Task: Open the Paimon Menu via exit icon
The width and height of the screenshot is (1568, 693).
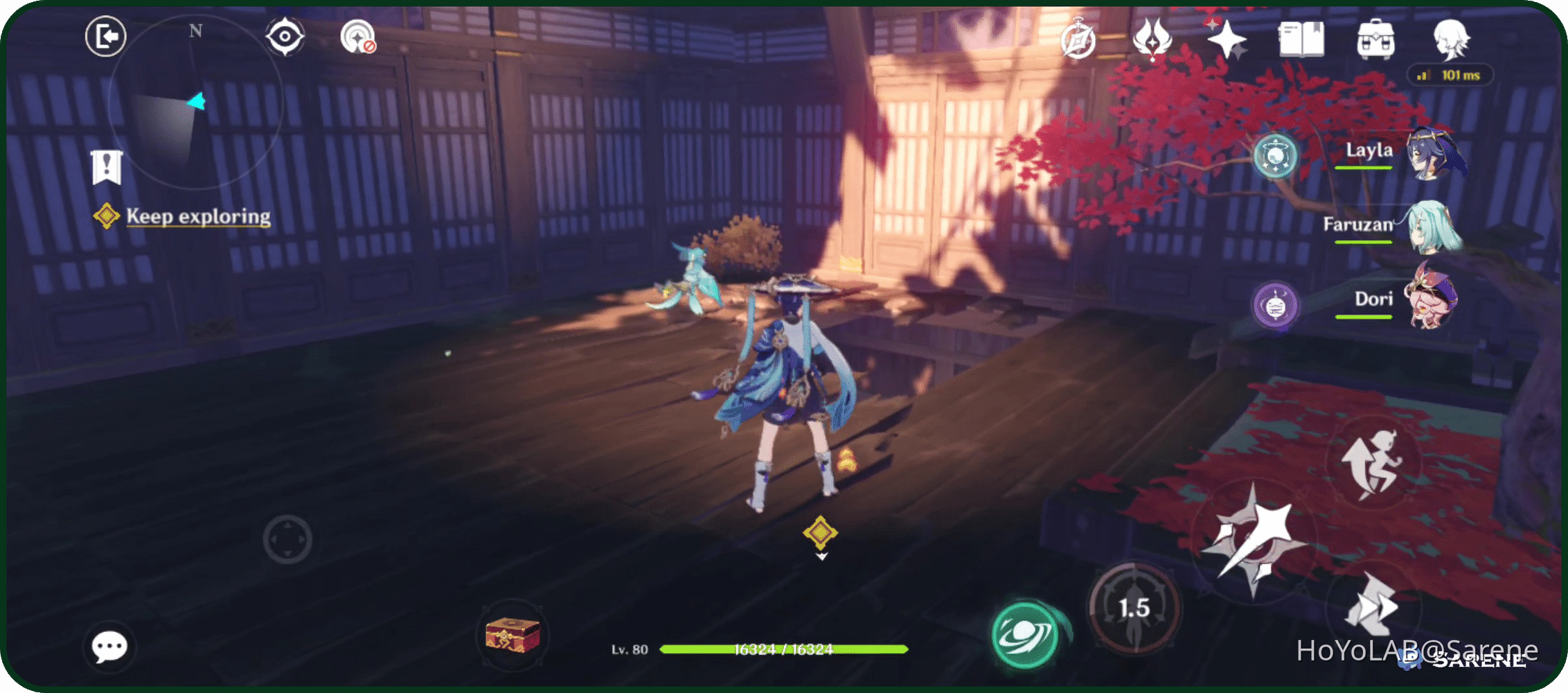Action: [x=105, y=35]
